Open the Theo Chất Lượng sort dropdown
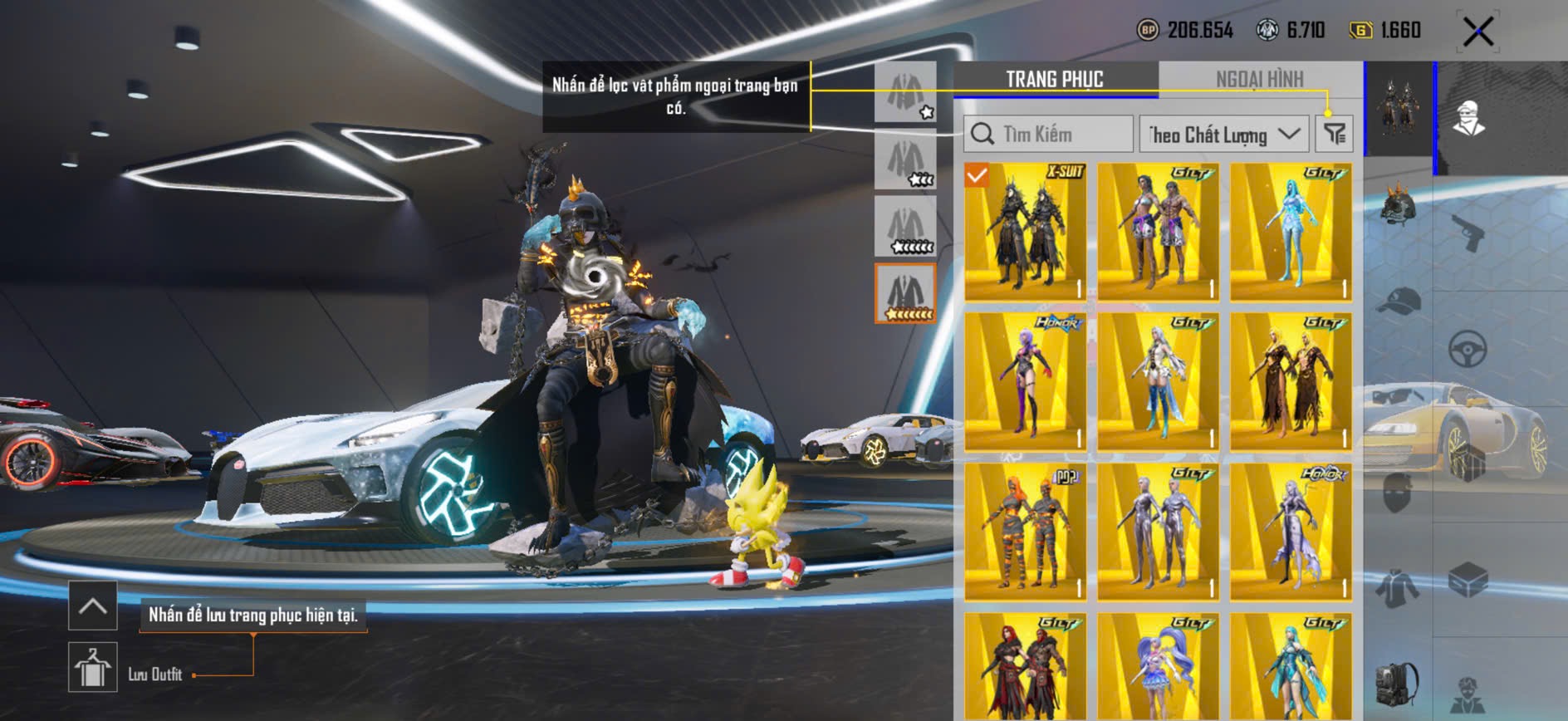This screenshot has width=1568, height=721. pos(1223,134)
